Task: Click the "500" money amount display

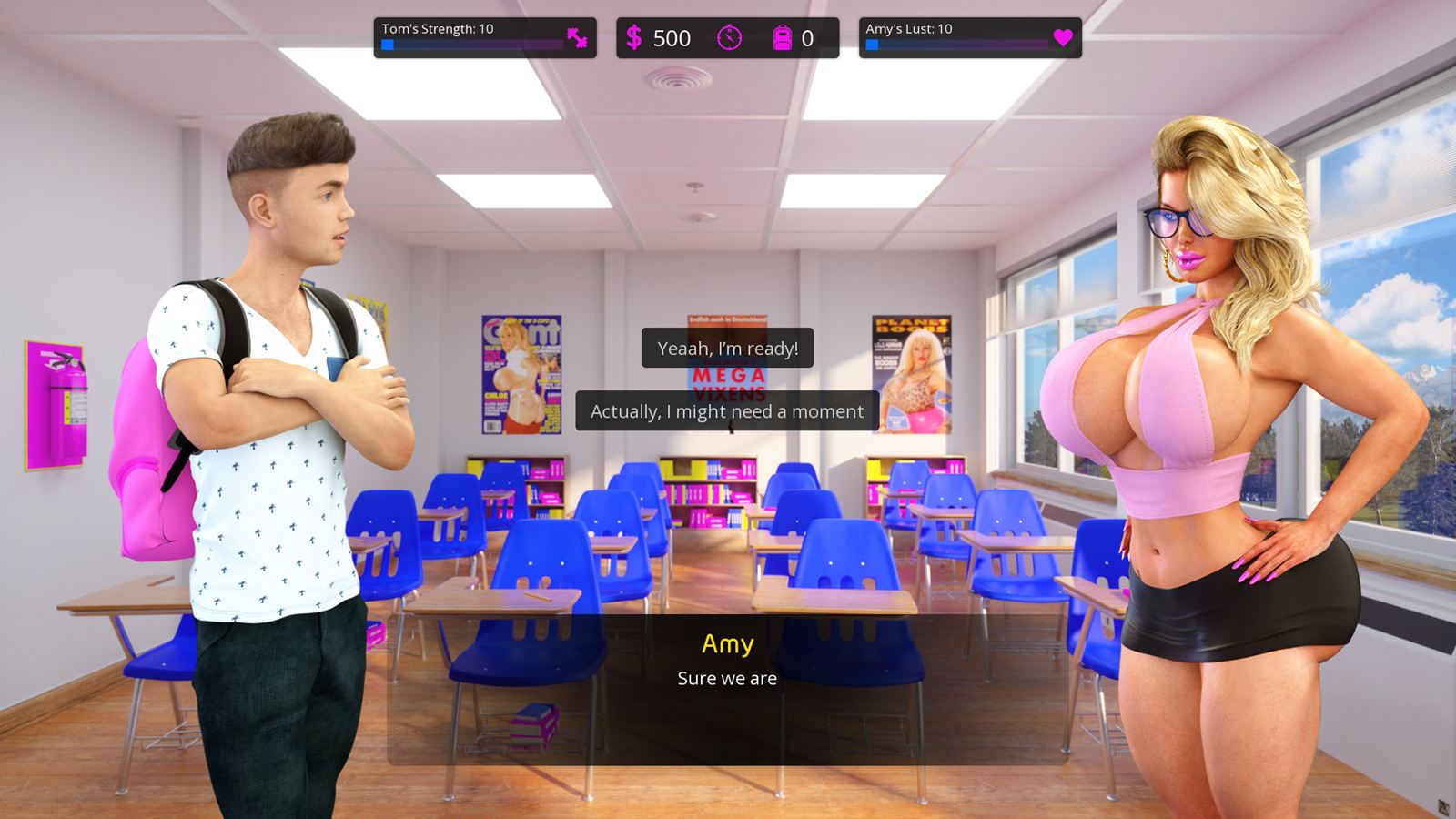Action: pyautogui.click(x=673, y=37)
